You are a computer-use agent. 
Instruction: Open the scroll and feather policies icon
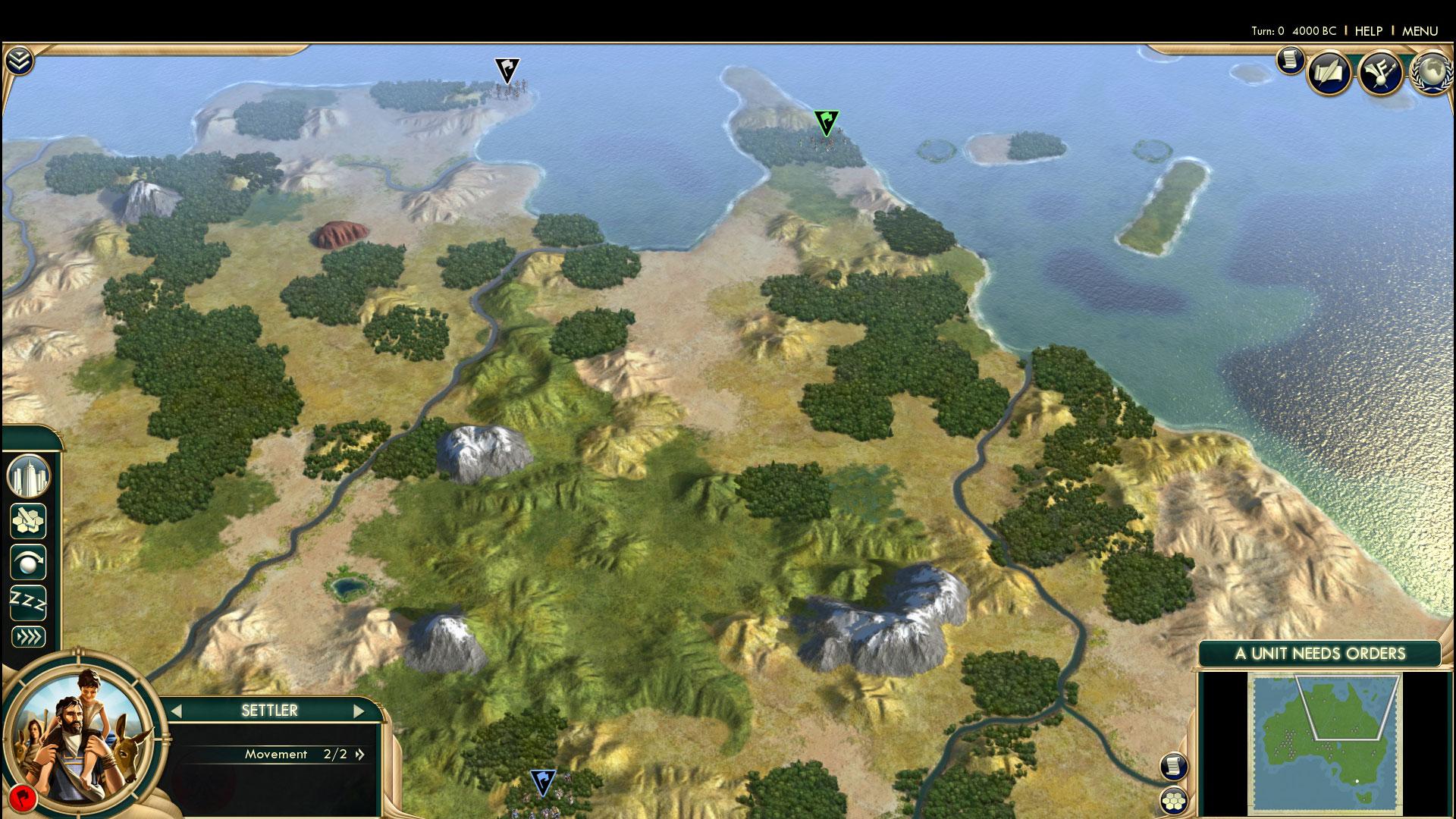pyautogui.click(x=1330, y=73)
